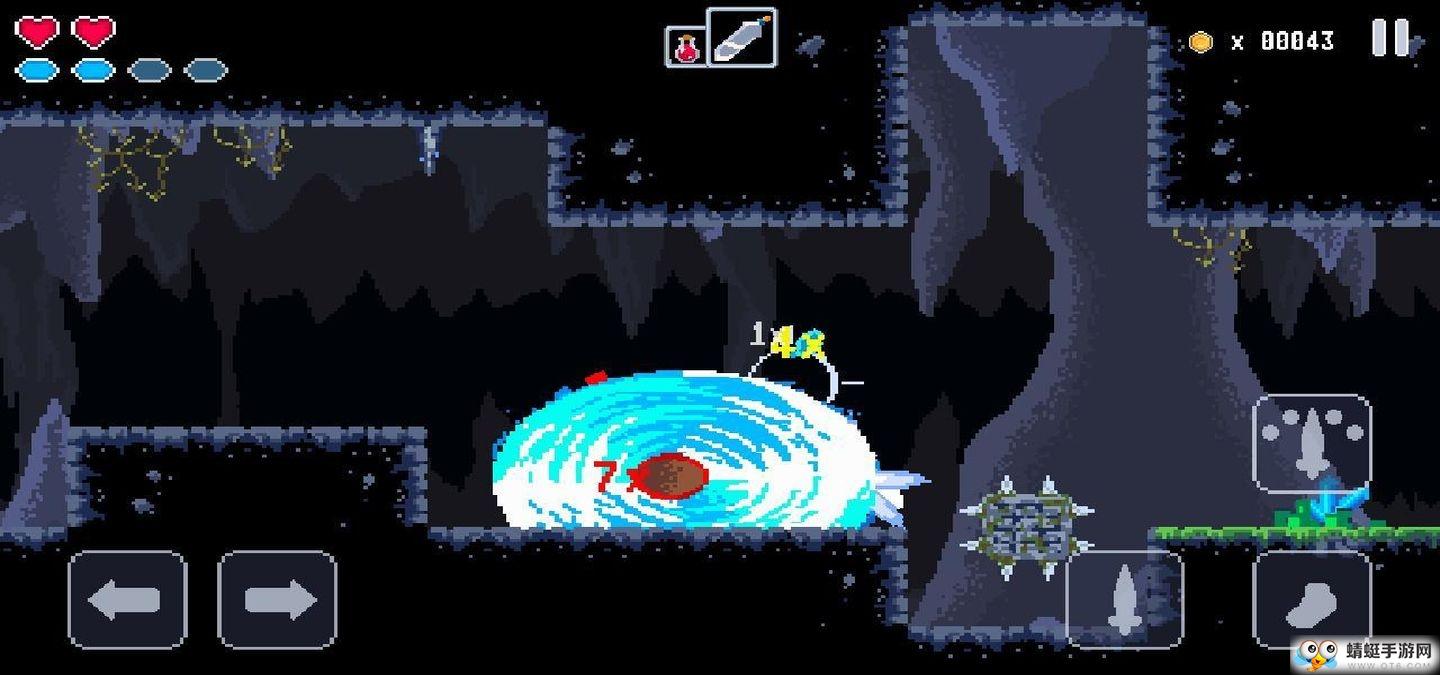Trigger the special sword spin attack button
The width and height of the screenshot is (1440, 675).
tap(1311, 443)
